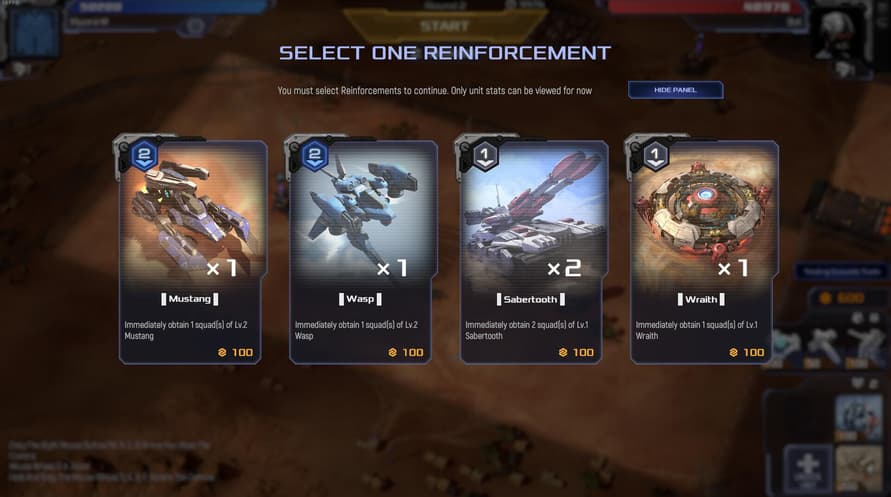Pick the Sabertooth reinforcement card
This screenshot has height=497, width=891.
[x=534, y=250]
